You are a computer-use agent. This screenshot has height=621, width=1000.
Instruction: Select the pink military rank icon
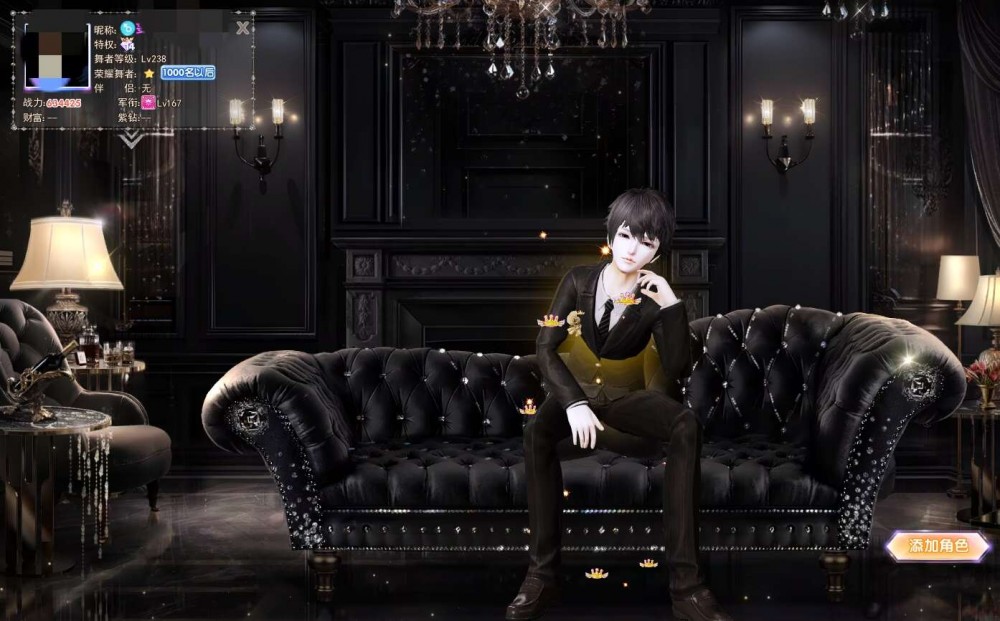click(148, 102)
